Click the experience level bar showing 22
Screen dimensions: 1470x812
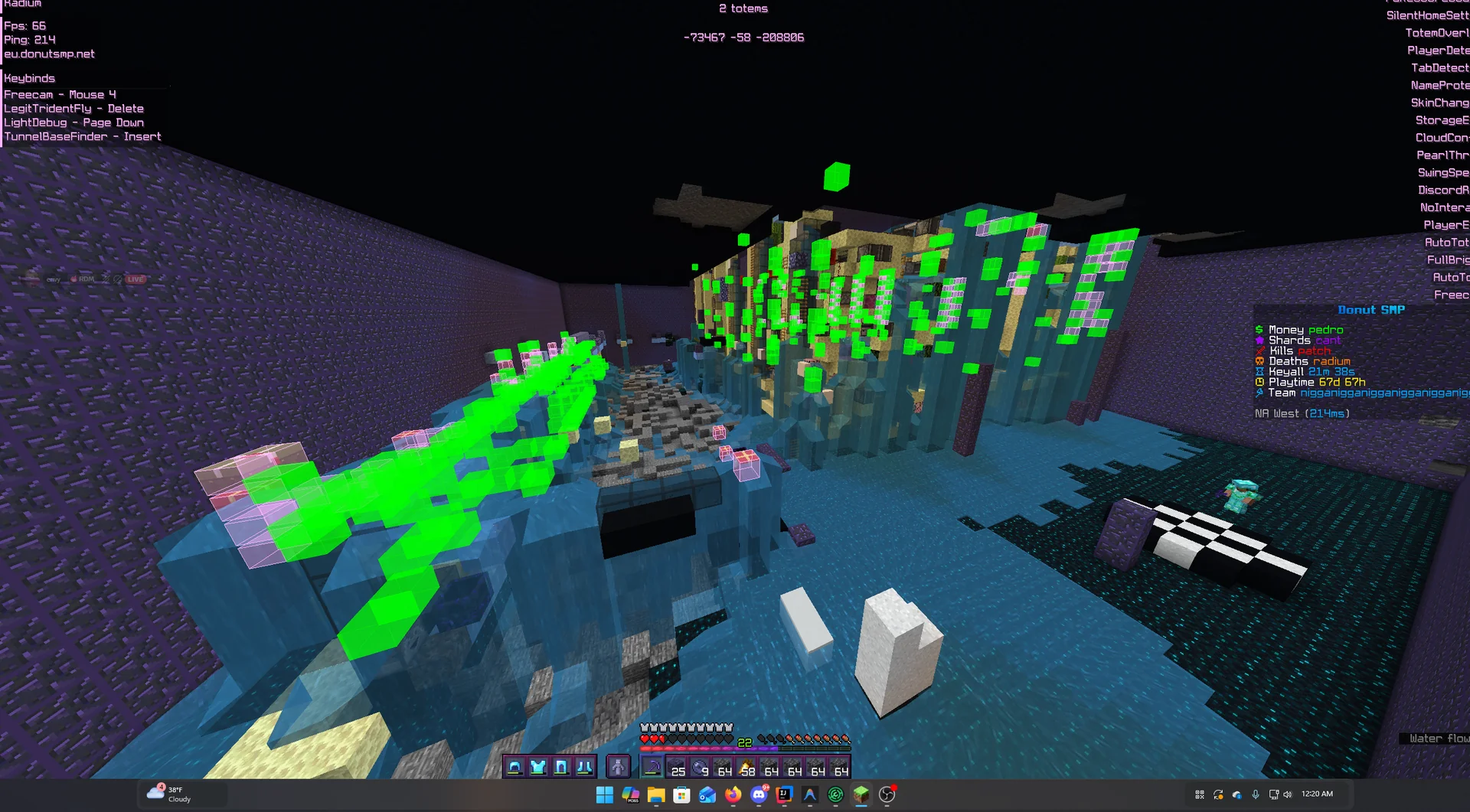click(743, 742)
